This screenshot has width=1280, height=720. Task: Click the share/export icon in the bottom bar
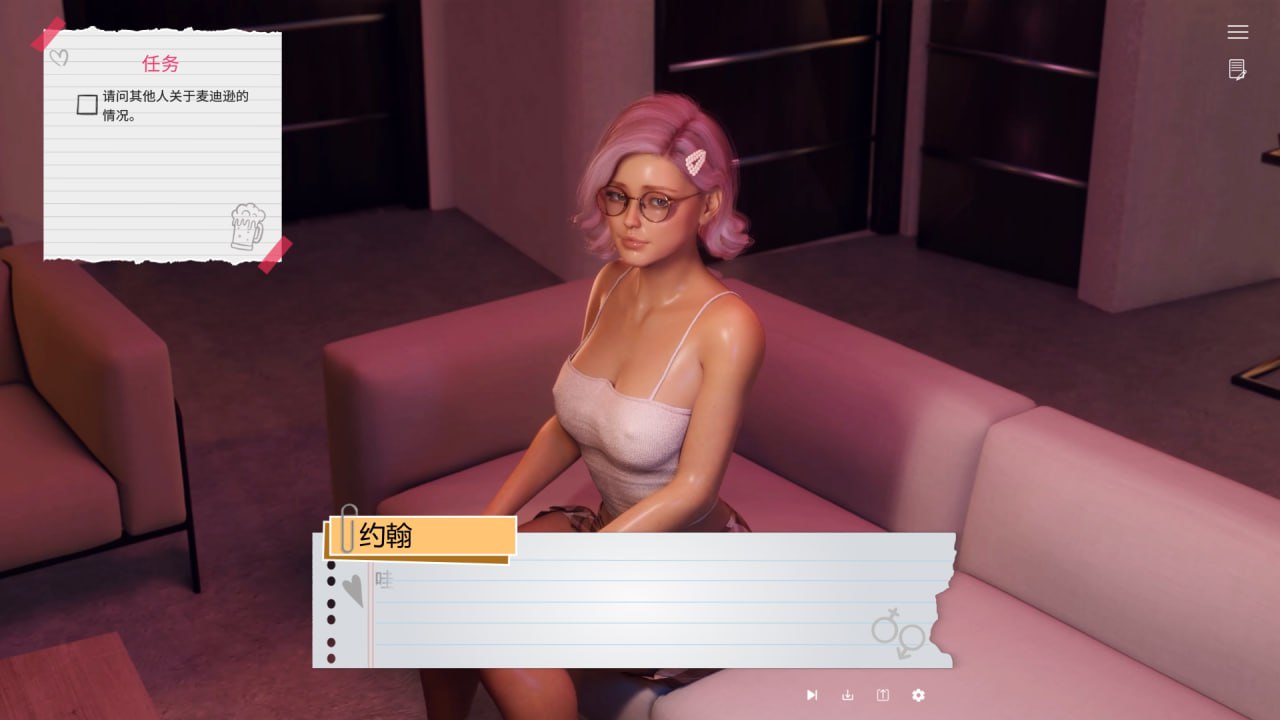(883, 695)
